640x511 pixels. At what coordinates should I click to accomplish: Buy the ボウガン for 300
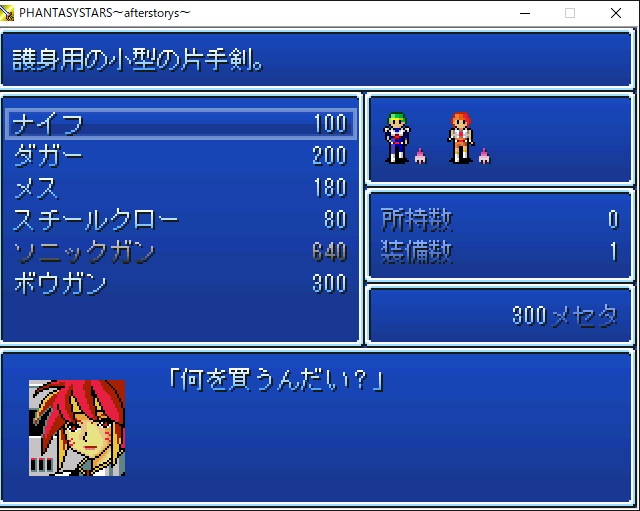(x=180, y=283)
